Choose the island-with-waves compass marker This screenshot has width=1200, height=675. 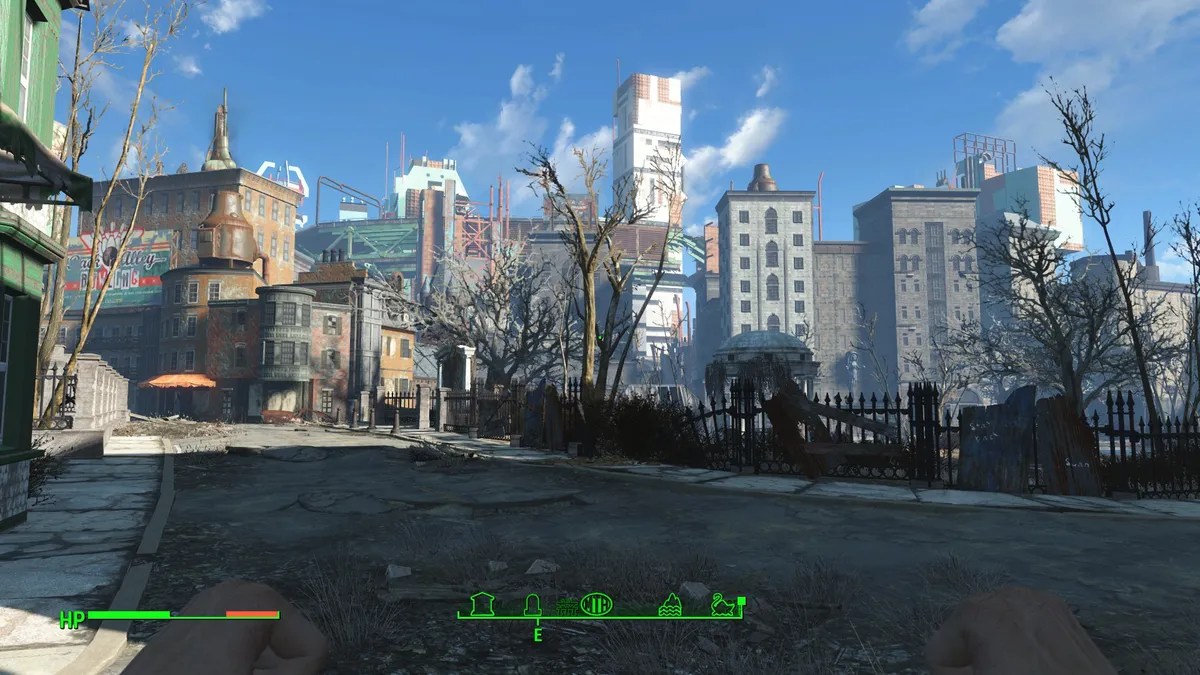tap(670, 604)
